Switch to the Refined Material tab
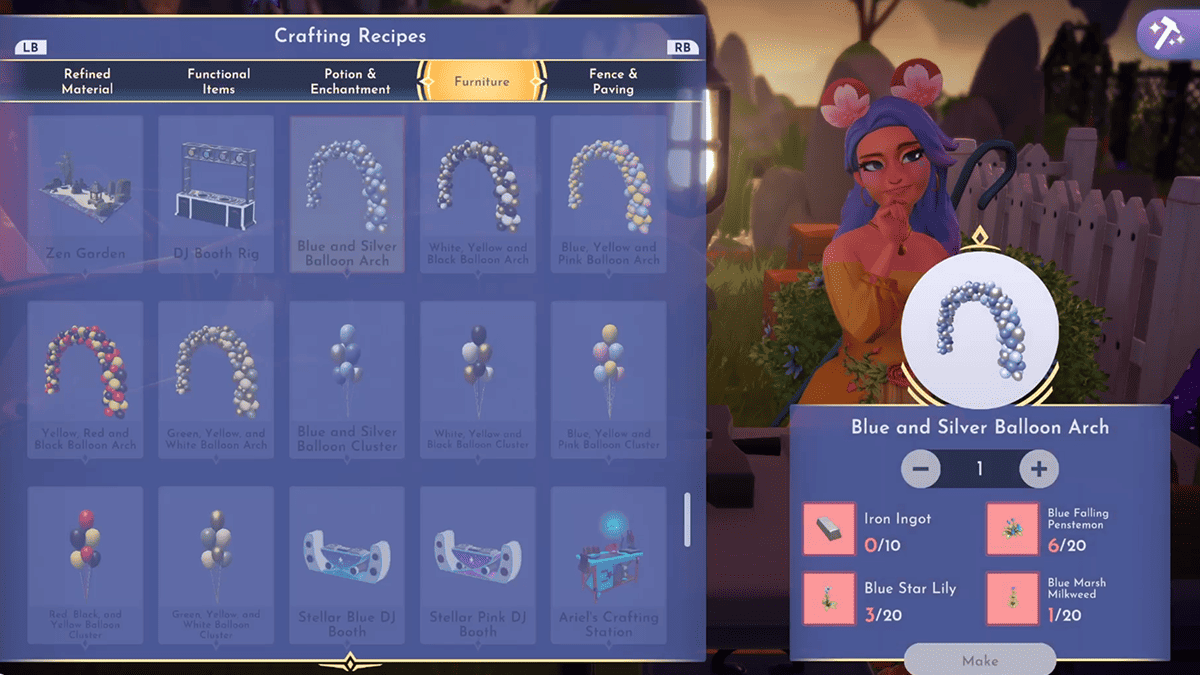 point(86,81)
